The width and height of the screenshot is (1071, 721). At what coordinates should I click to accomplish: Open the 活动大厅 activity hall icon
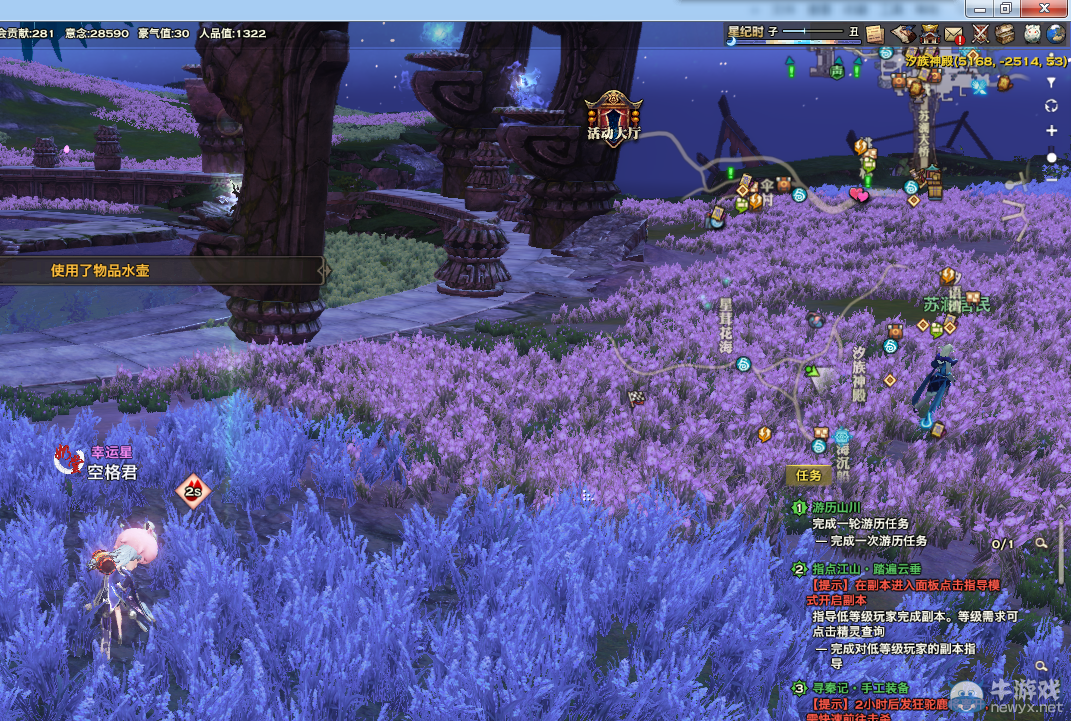point(613,117)
